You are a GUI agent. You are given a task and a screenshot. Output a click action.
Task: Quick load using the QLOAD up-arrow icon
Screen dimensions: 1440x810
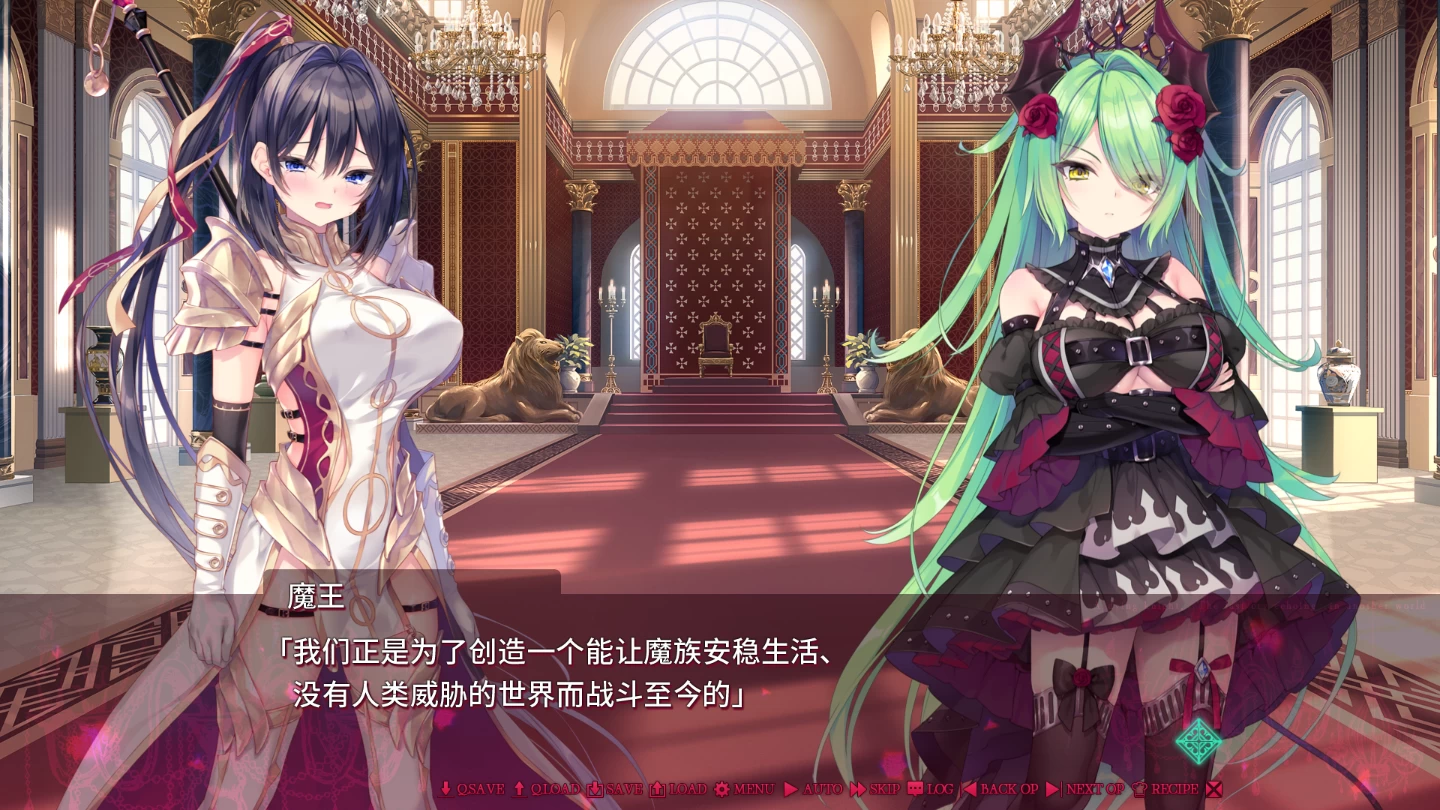coord(517,789)
